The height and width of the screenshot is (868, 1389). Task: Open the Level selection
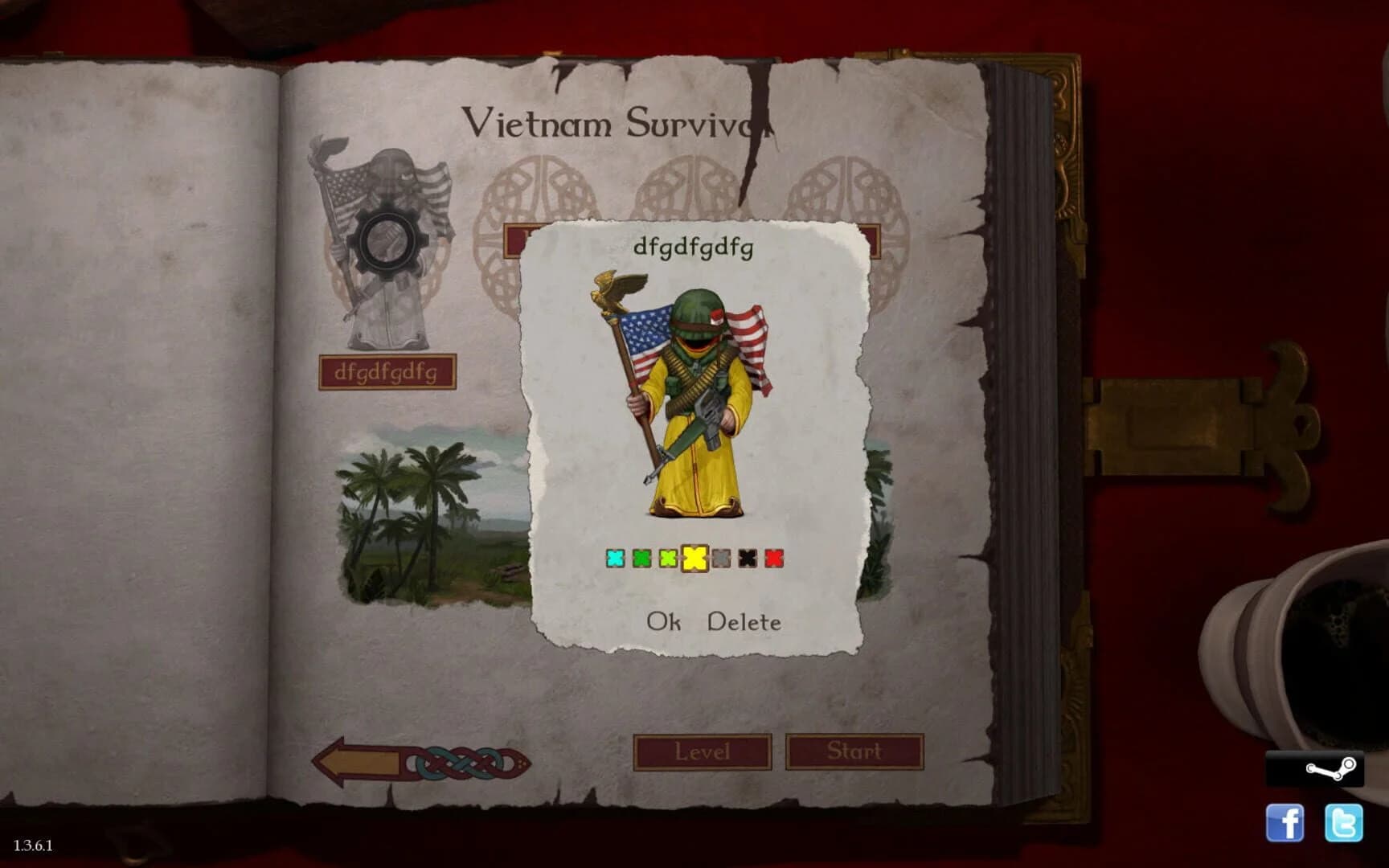coord(703,752)
